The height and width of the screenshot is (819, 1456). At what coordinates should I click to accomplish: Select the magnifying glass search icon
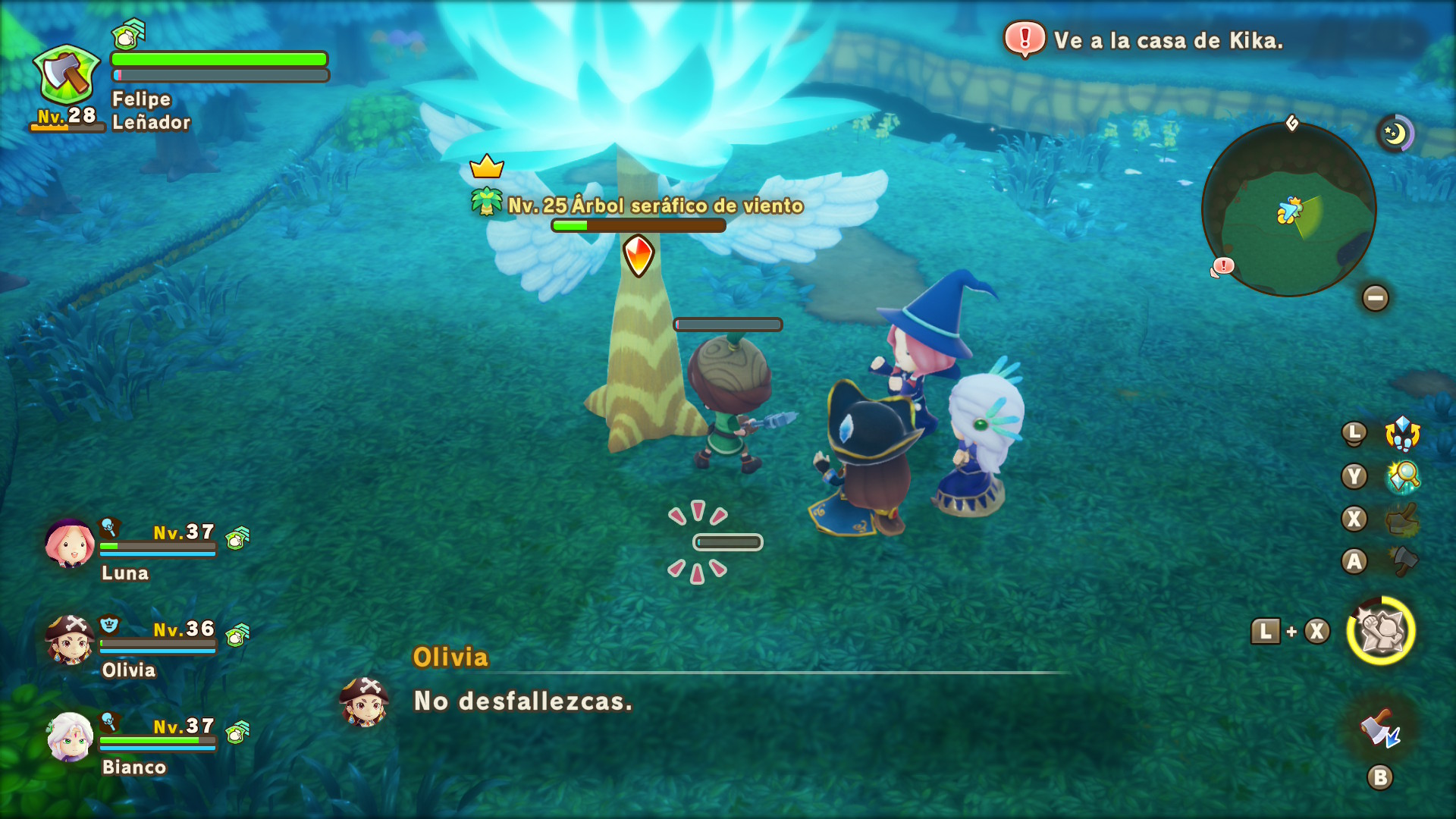[x=1403, y=477]
